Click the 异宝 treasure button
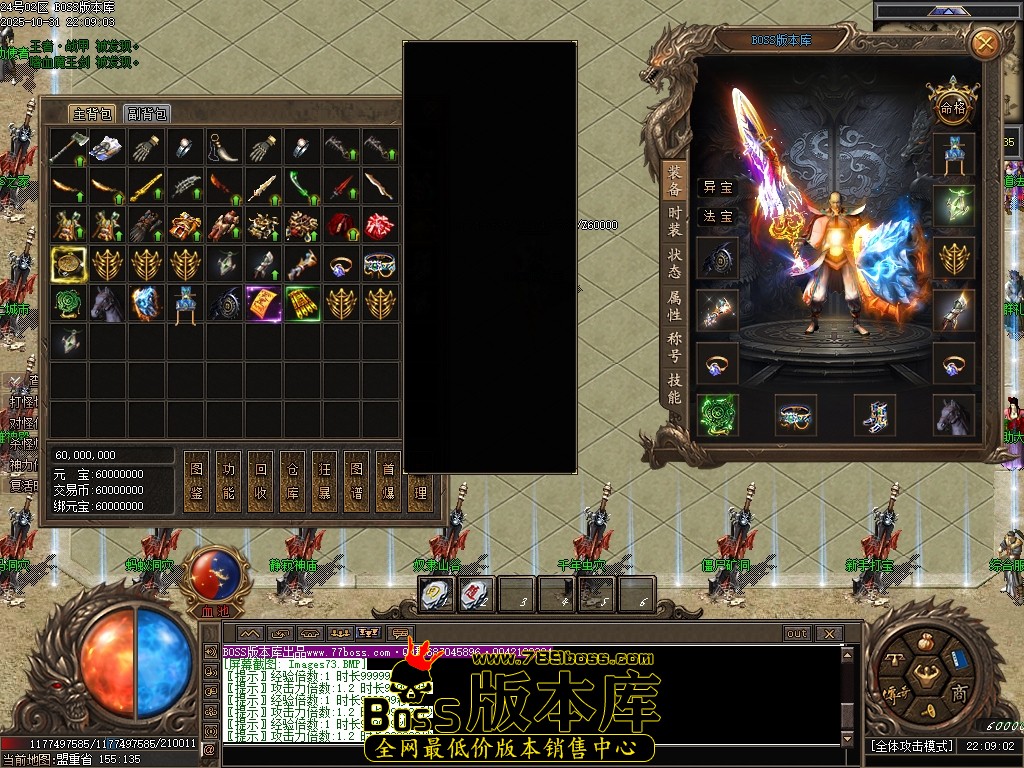This screenshot has width=1024, height=768. coord(716,187)
